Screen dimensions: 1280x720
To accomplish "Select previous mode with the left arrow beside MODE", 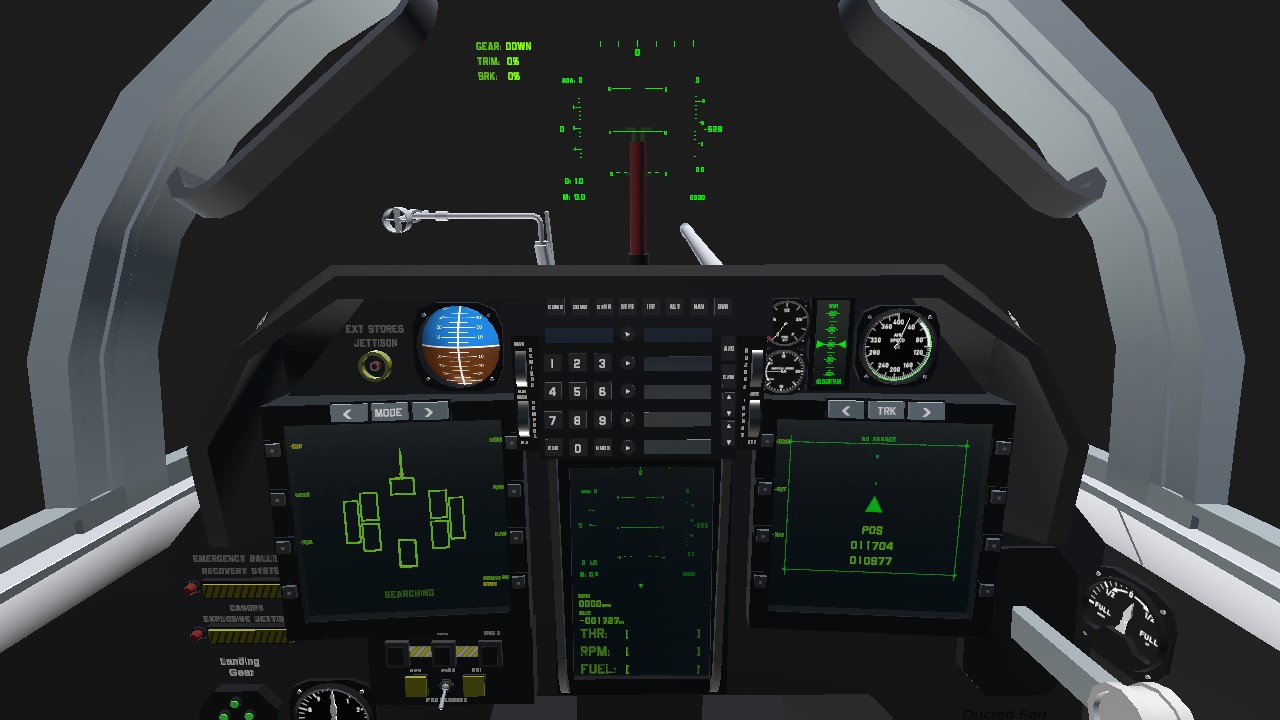I will 347,413.
